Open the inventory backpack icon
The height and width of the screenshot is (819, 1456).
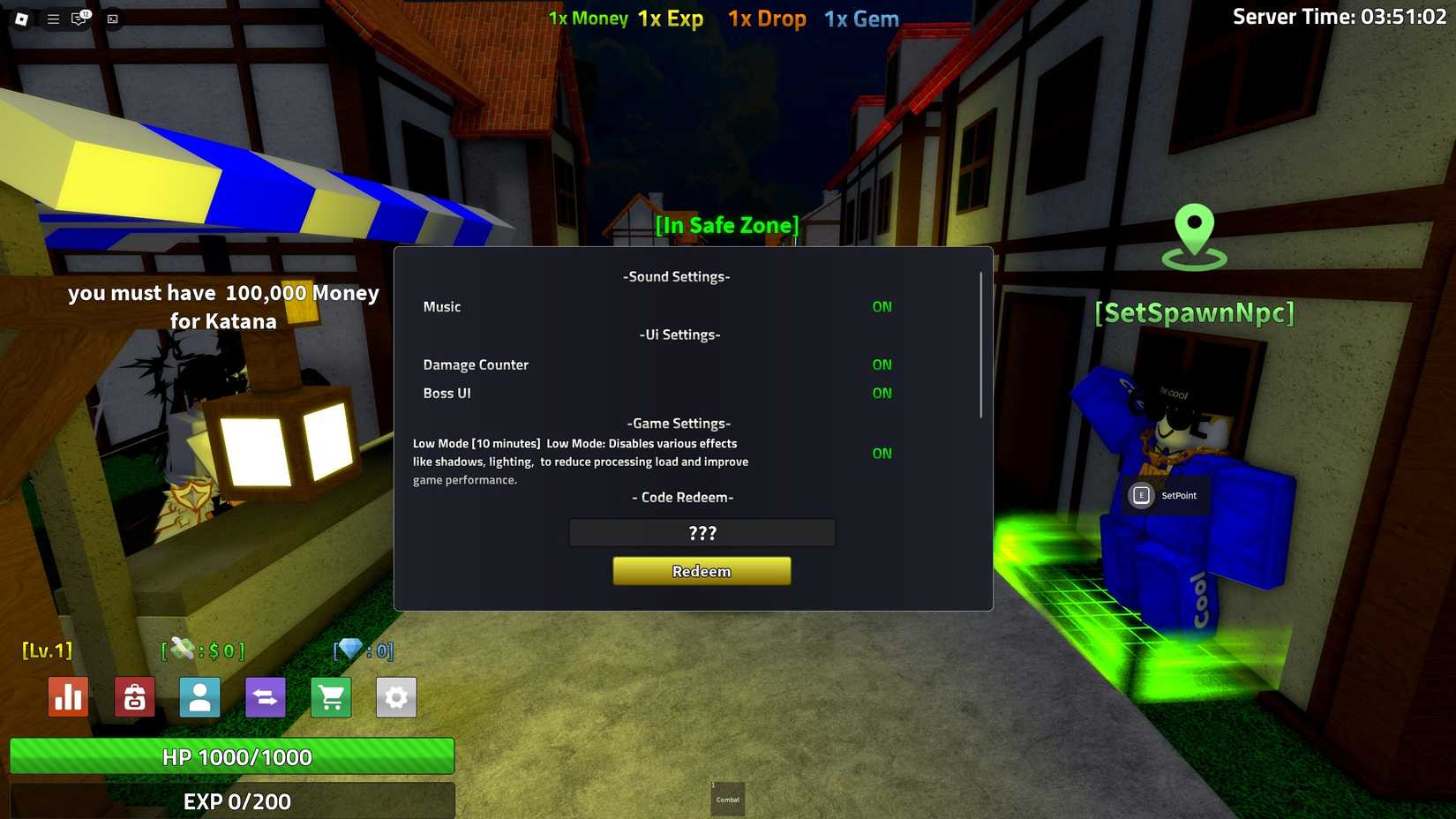pyautogui.click(x=133, y=697)
